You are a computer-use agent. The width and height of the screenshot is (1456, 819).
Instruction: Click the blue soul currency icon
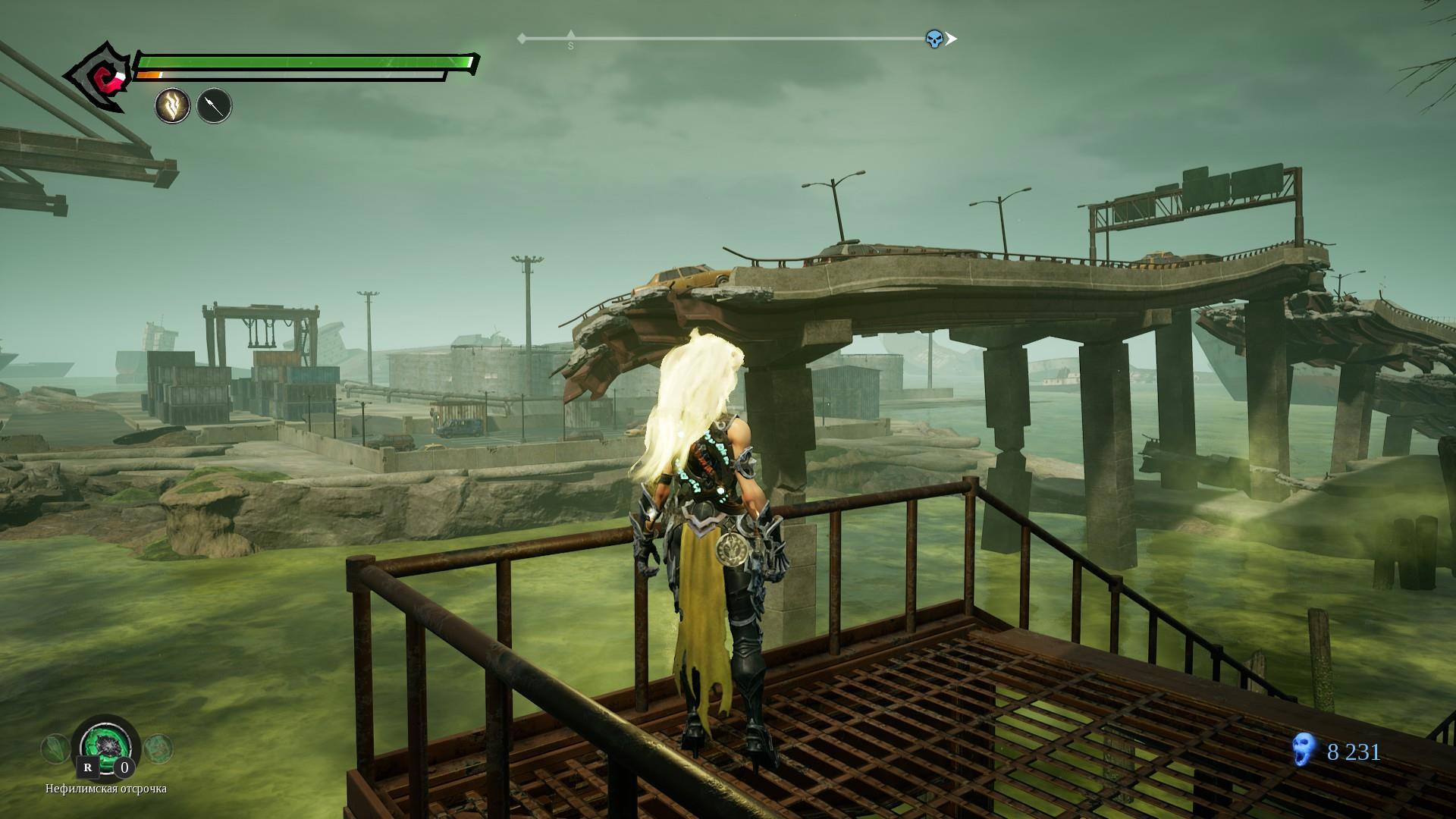tap(1303, 752)
